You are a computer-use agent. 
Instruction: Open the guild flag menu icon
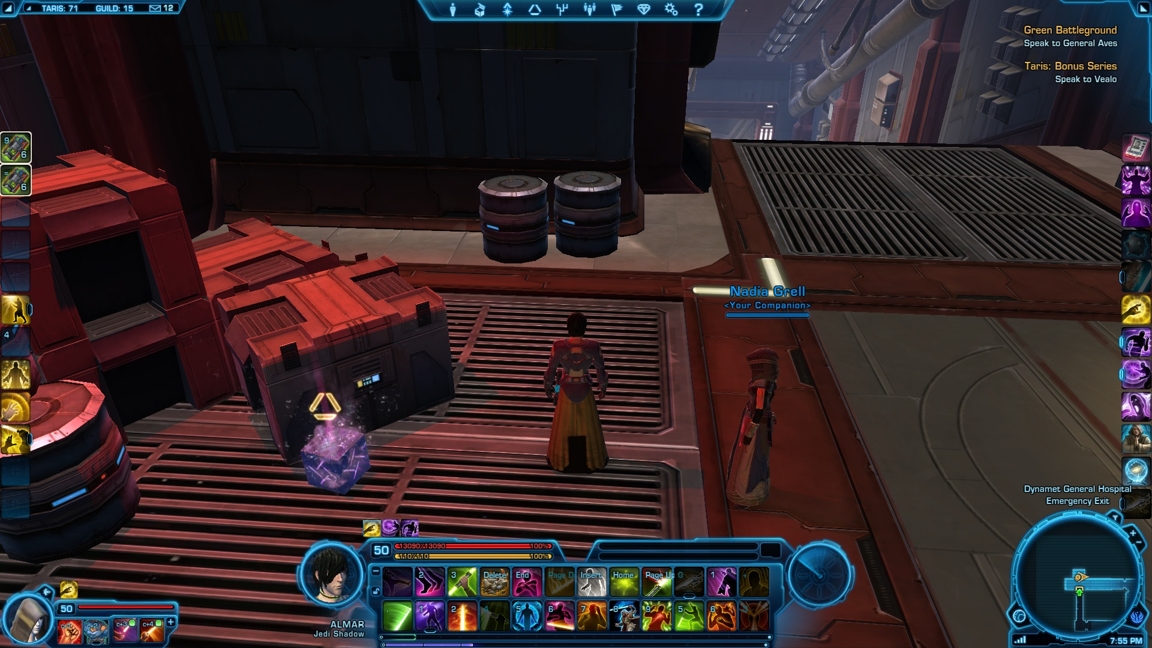tap(616, 10)
